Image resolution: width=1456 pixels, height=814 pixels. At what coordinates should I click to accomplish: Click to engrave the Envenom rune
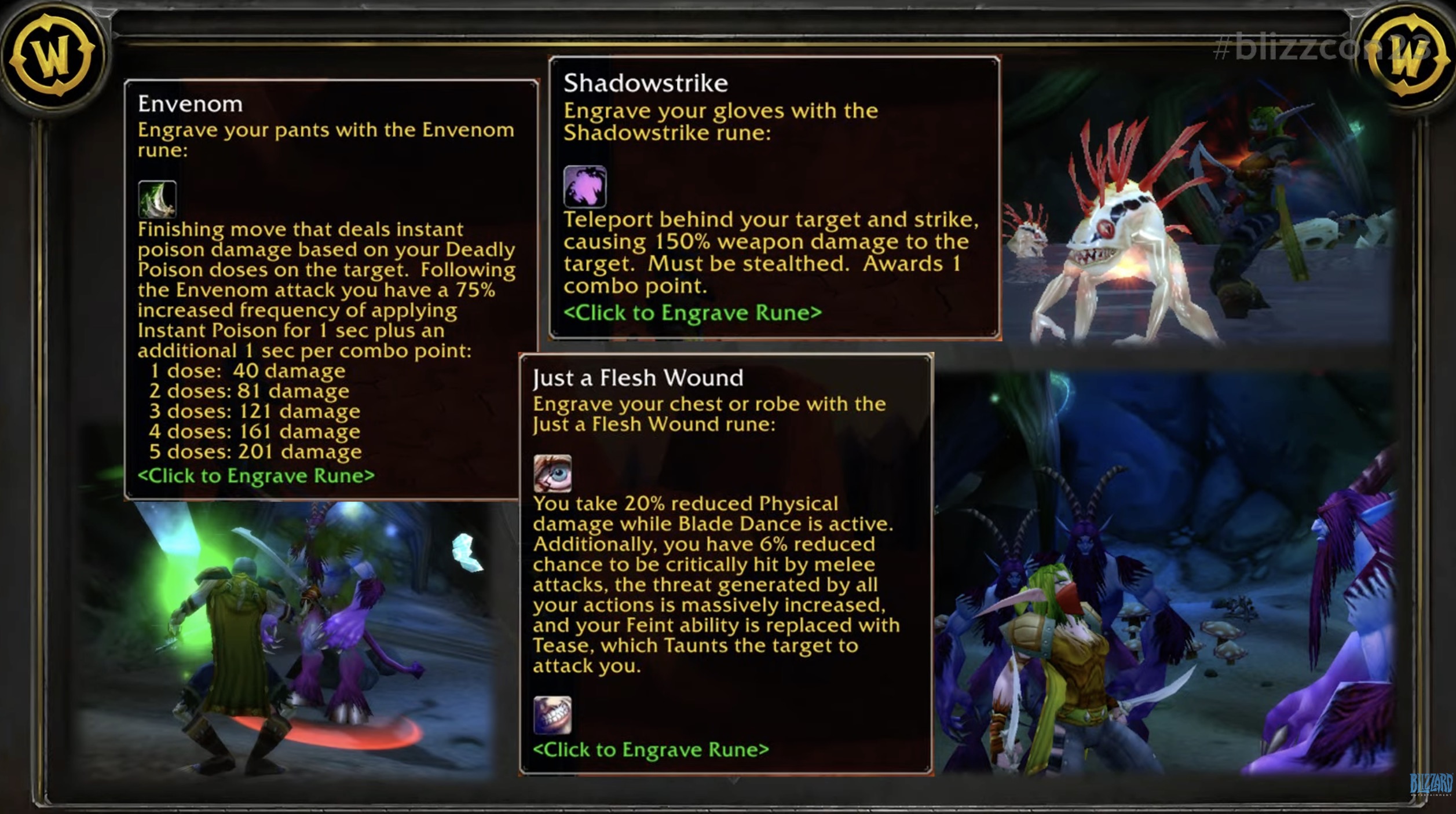256,476
